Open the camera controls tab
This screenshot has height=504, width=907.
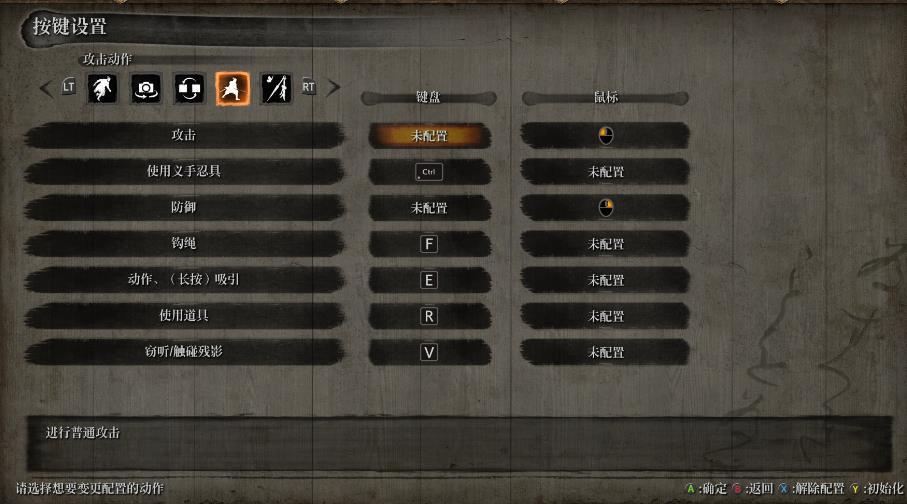point(146,88)
